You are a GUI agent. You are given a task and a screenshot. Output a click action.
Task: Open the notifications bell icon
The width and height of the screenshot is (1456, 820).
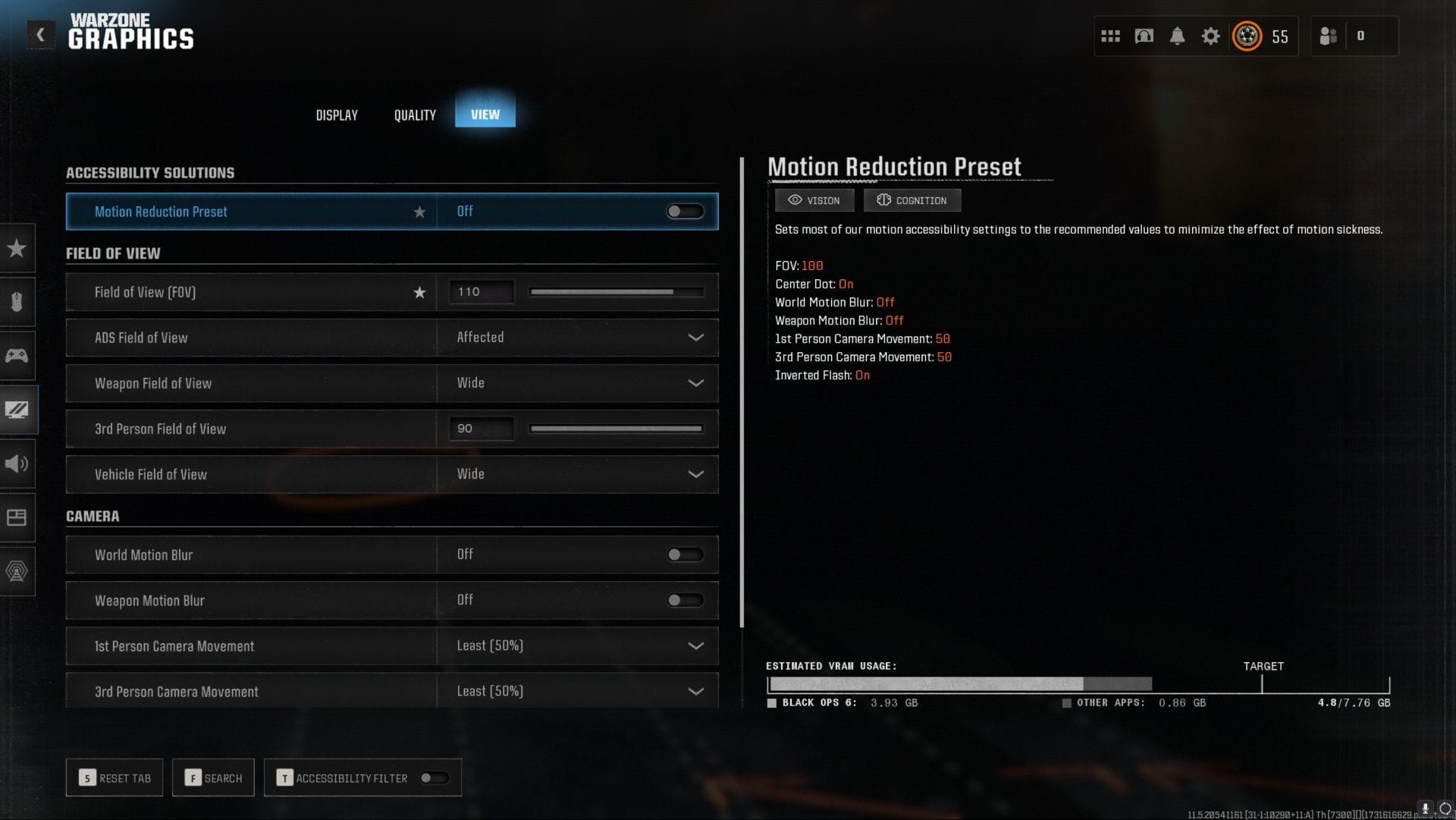(x=1177, y=35)
